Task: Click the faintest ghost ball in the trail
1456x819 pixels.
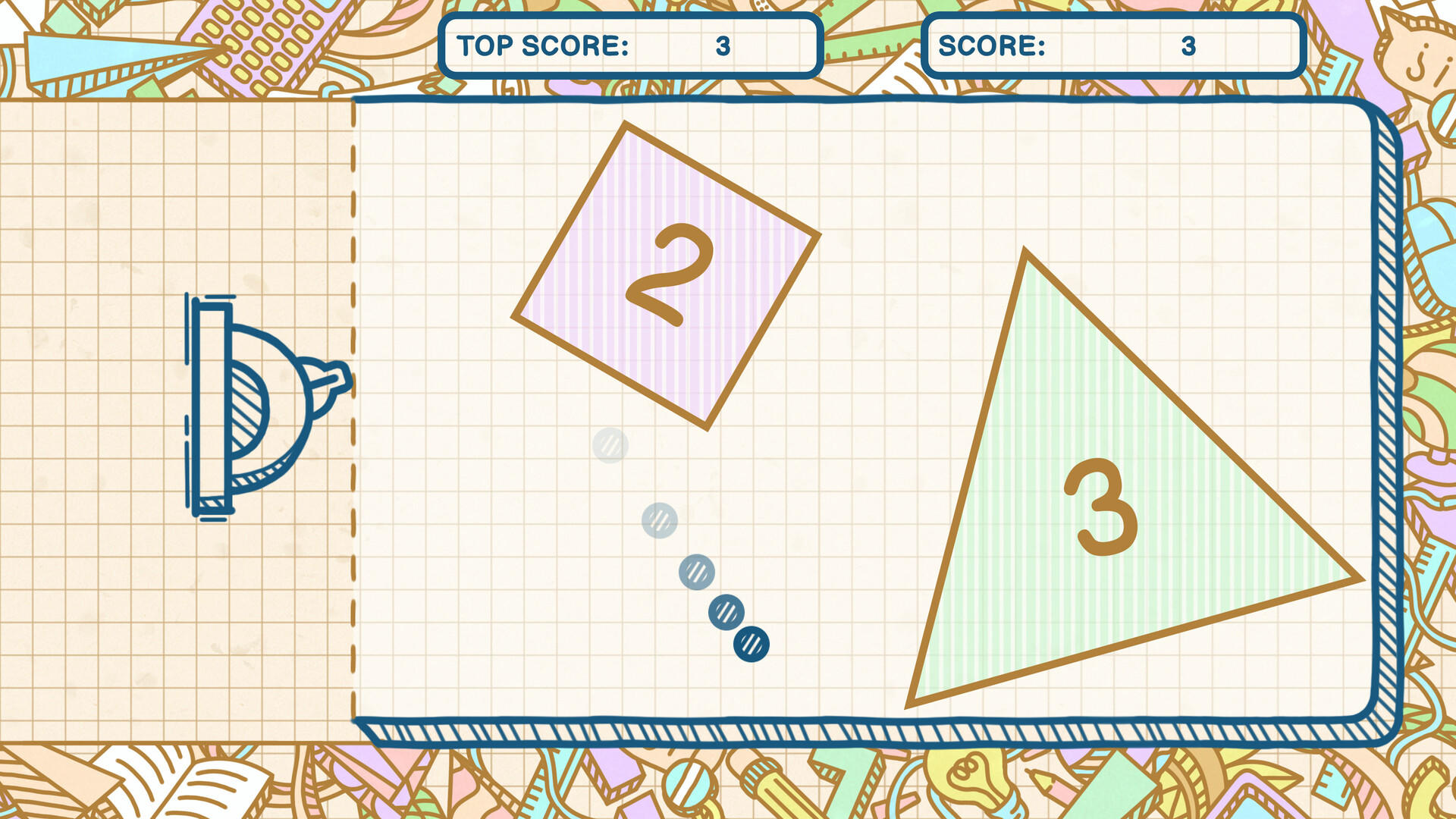Action: [611, 447]
